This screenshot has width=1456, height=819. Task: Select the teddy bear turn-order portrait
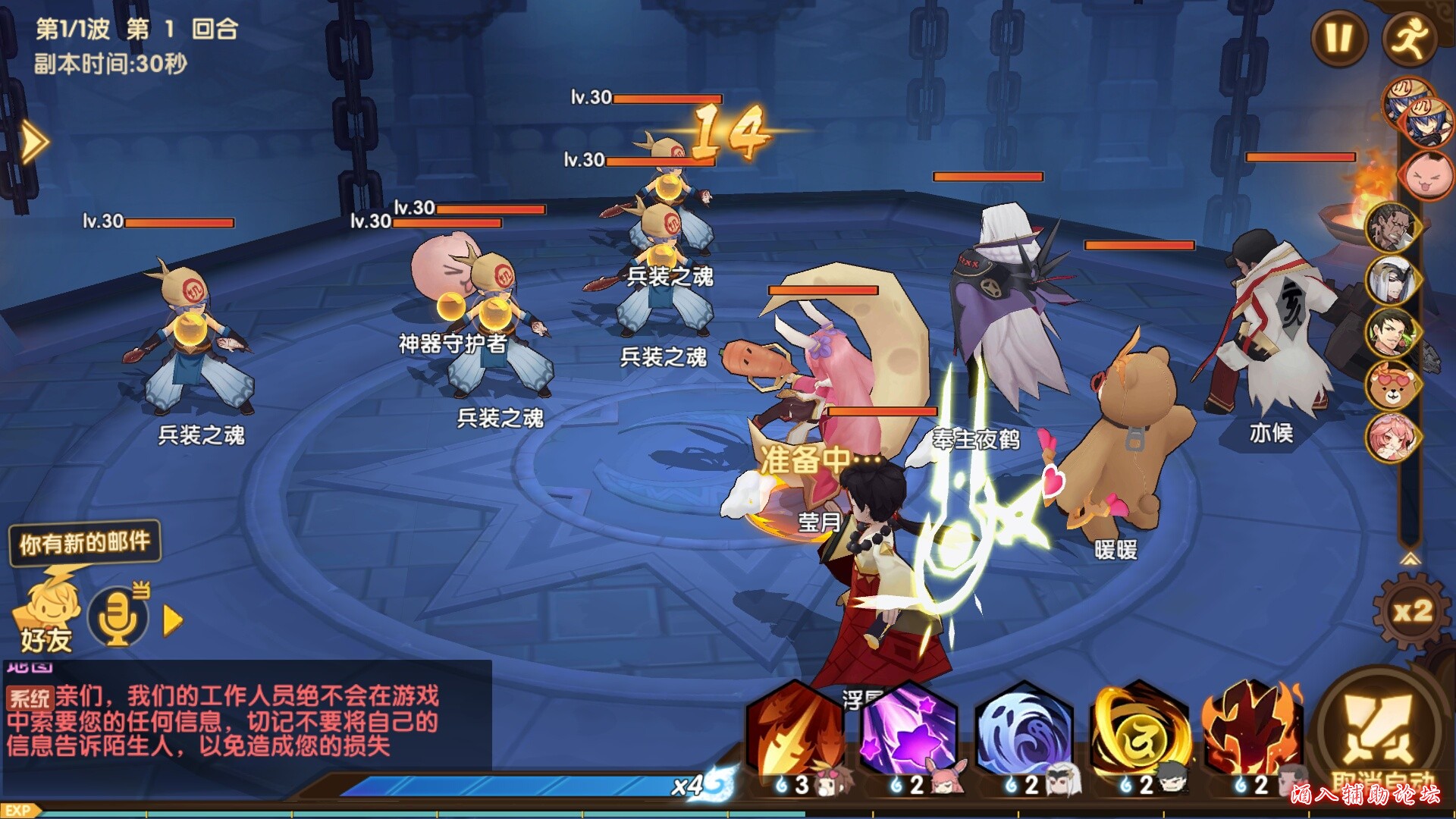point(1390,385)
